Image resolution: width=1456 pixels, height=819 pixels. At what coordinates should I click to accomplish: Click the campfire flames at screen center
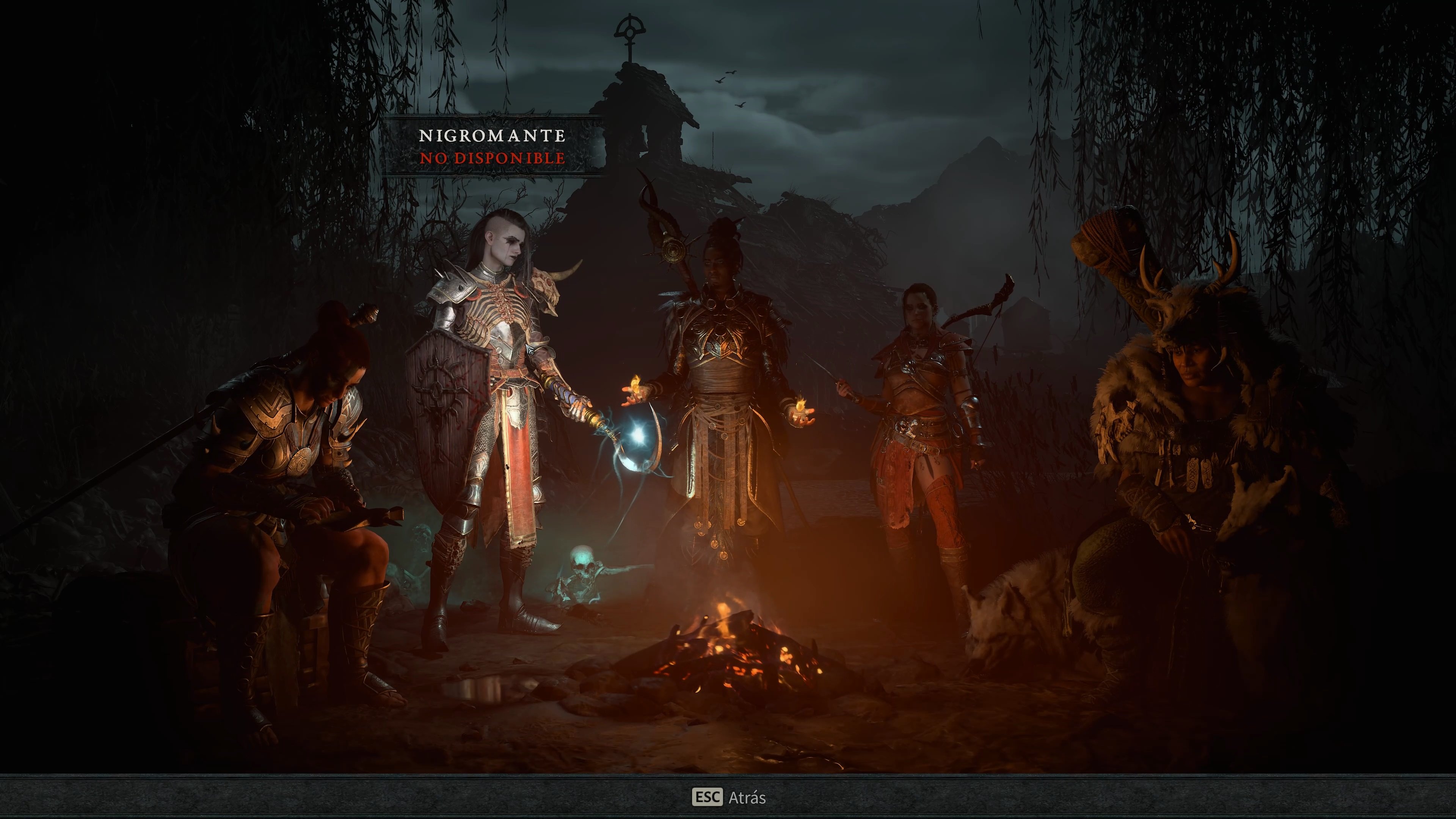[735, 661]
